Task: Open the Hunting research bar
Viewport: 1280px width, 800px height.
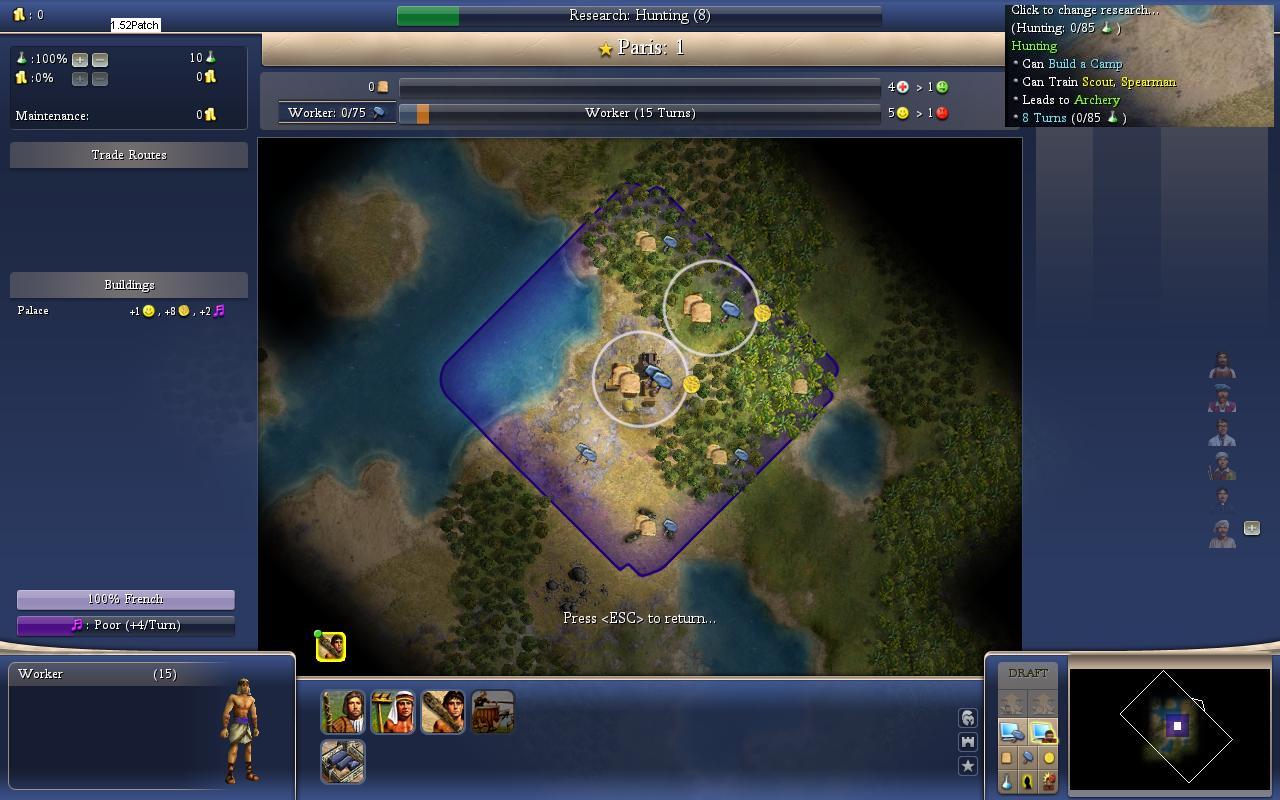Action: tap(639, 15)
